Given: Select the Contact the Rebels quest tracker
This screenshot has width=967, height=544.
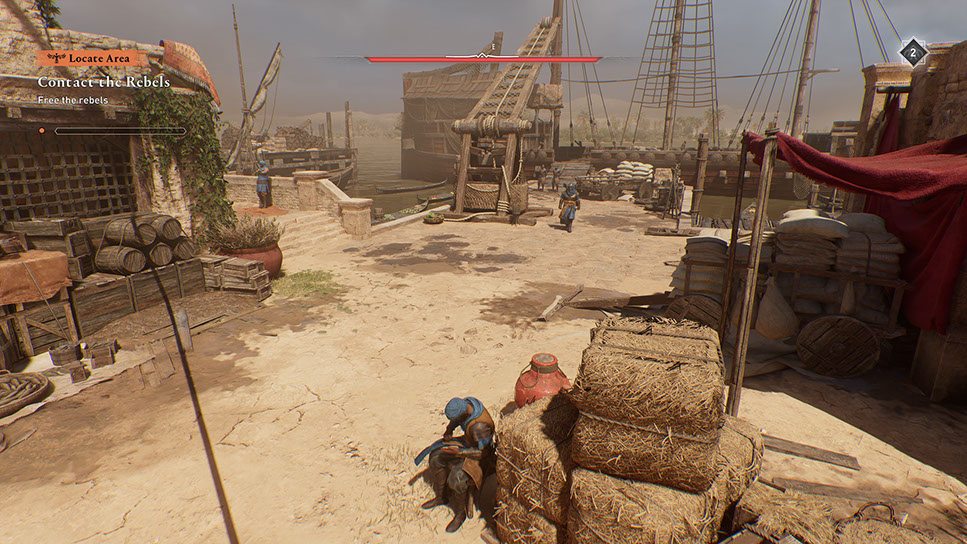Looking at the screenshot, I should coord(104,82).
